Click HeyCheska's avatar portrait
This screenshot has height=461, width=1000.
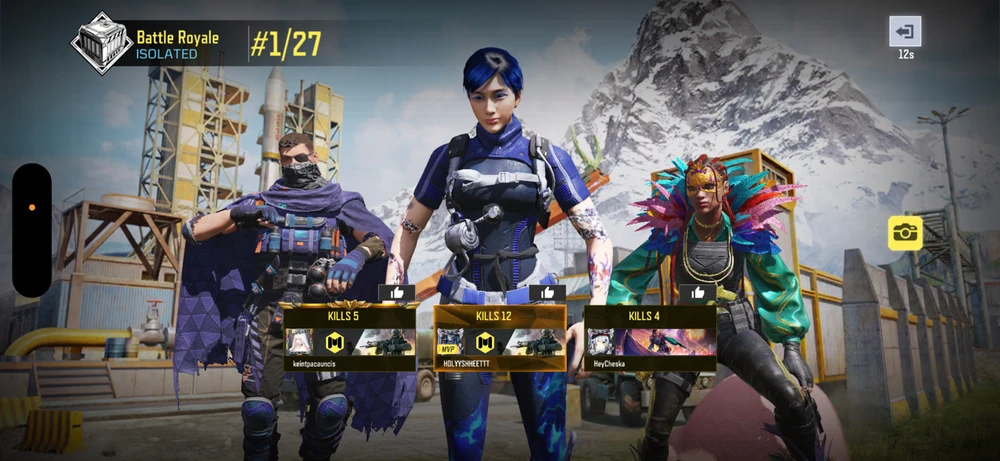[601, 343]
